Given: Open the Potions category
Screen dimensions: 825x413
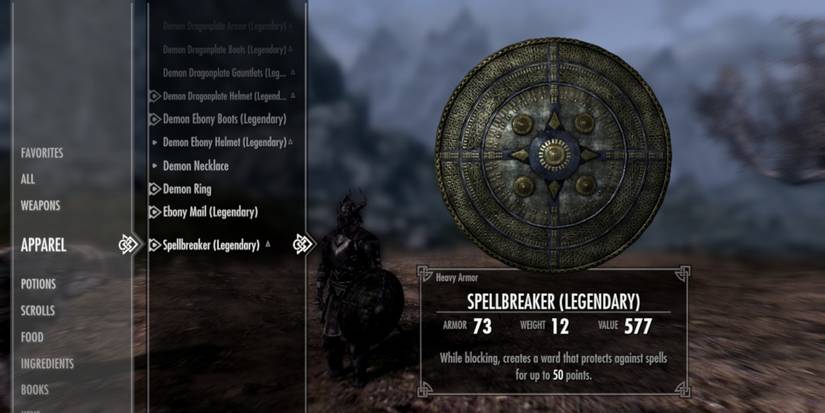Looking at the screenshot, I should coord(39,284).
